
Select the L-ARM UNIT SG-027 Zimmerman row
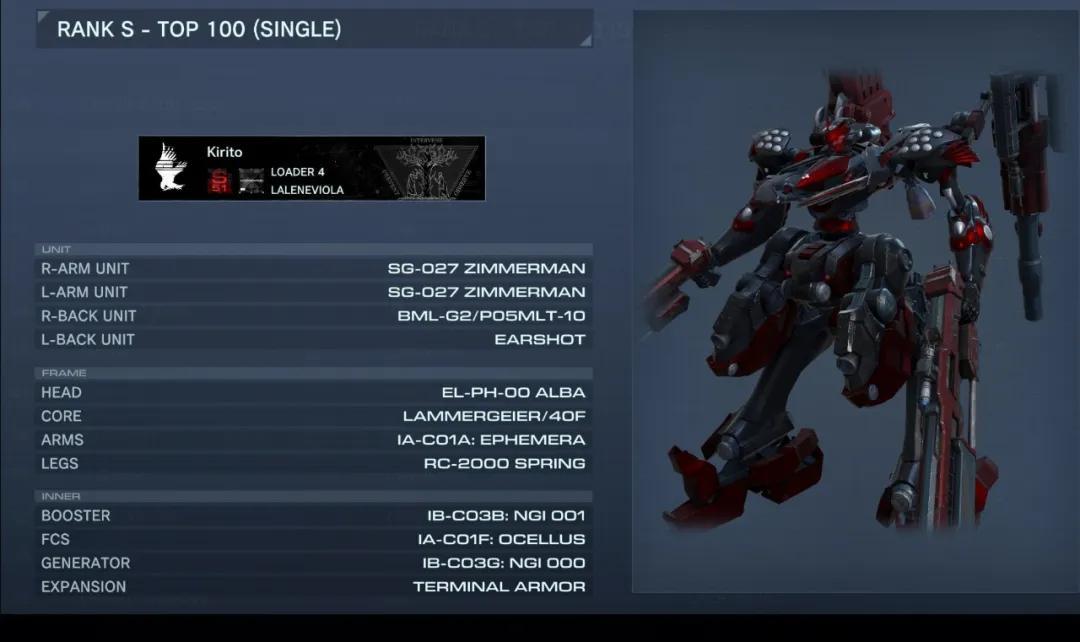point(313,292)
